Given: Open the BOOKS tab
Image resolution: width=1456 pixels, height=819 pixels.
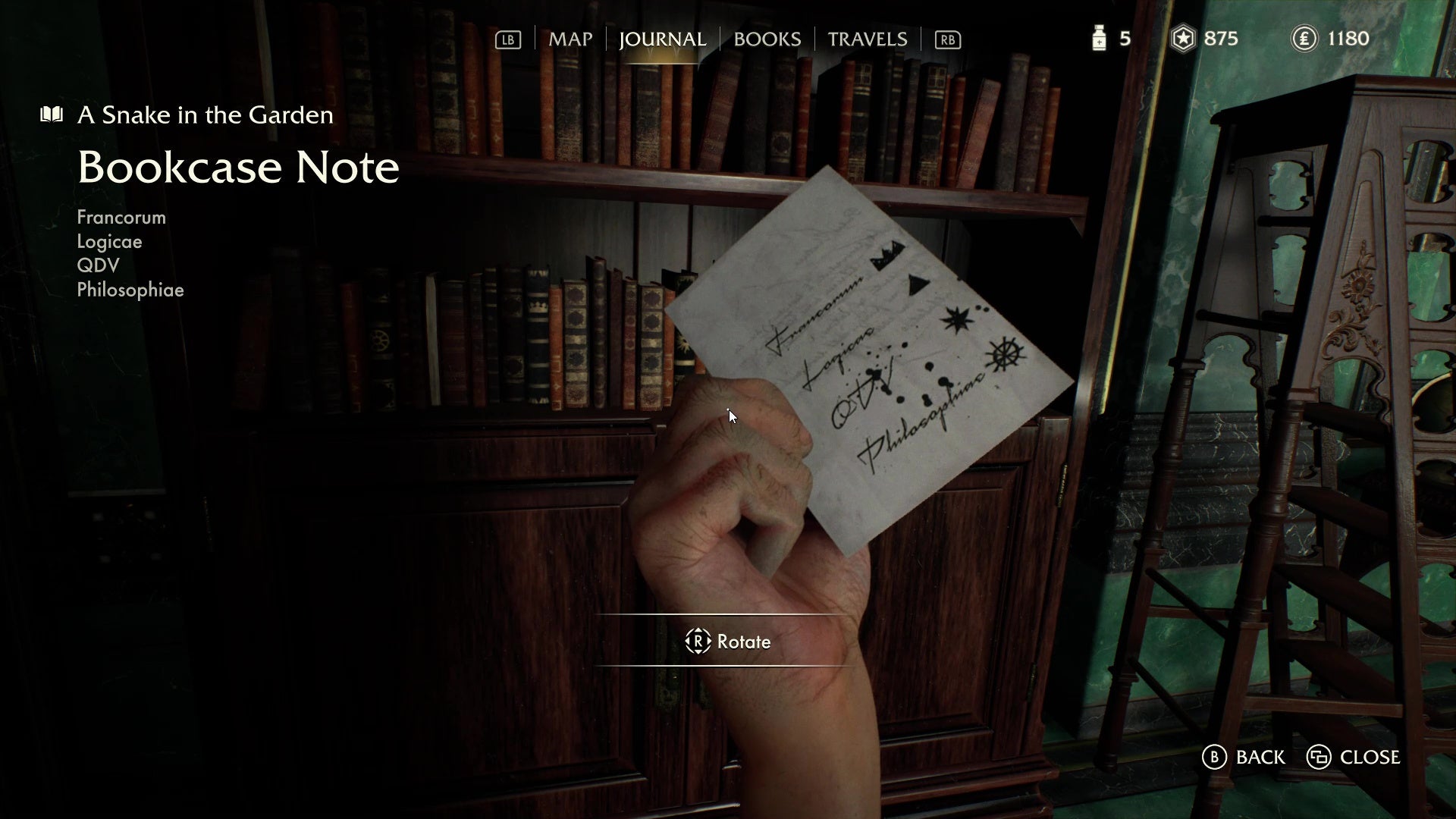Looking at the screenshot, I should [x=767, y=39].
